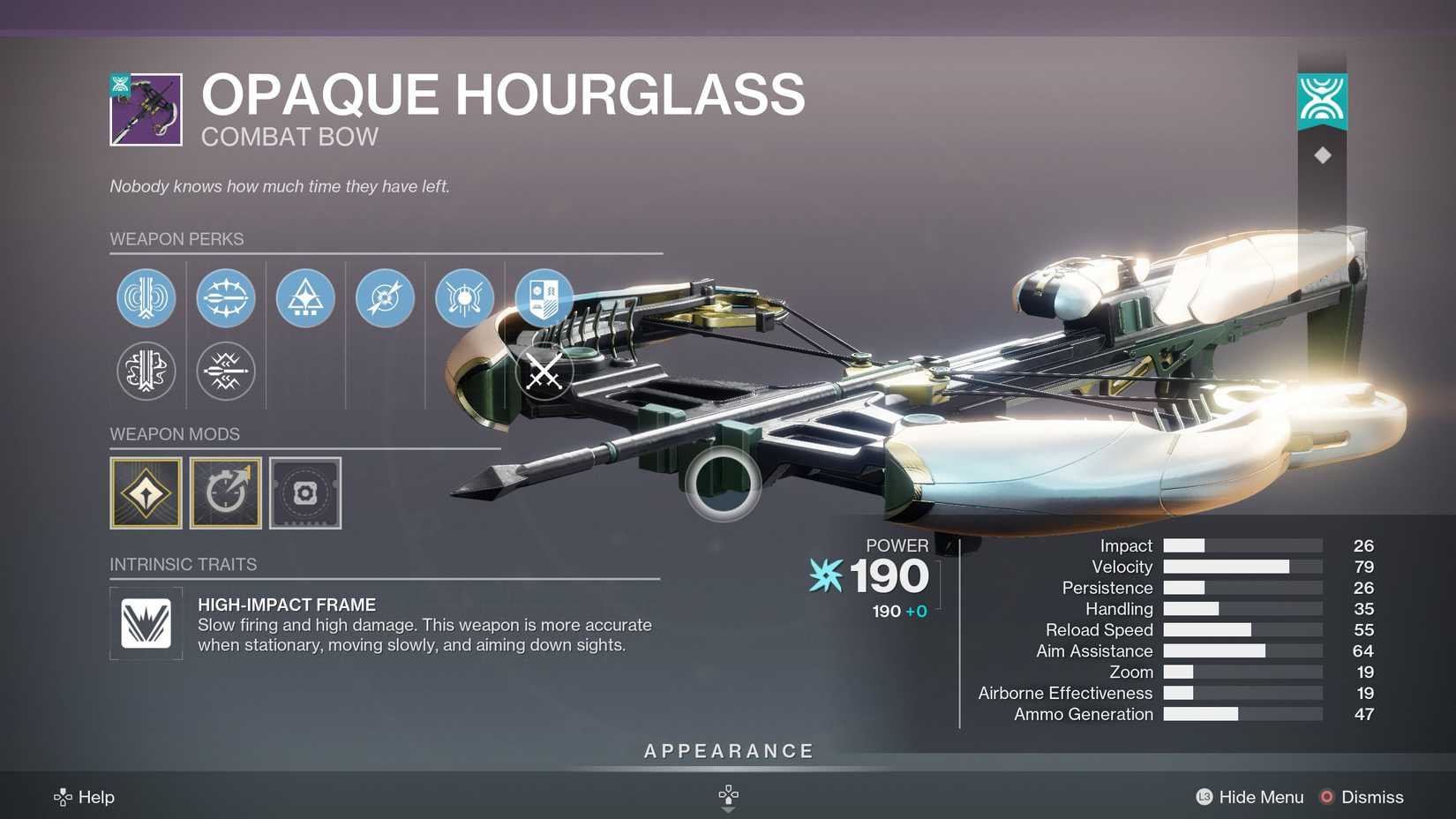This screenshot has height=819, width=1456.
Task: Select the alternate bowstring perk below it
Action: point(146,372)
